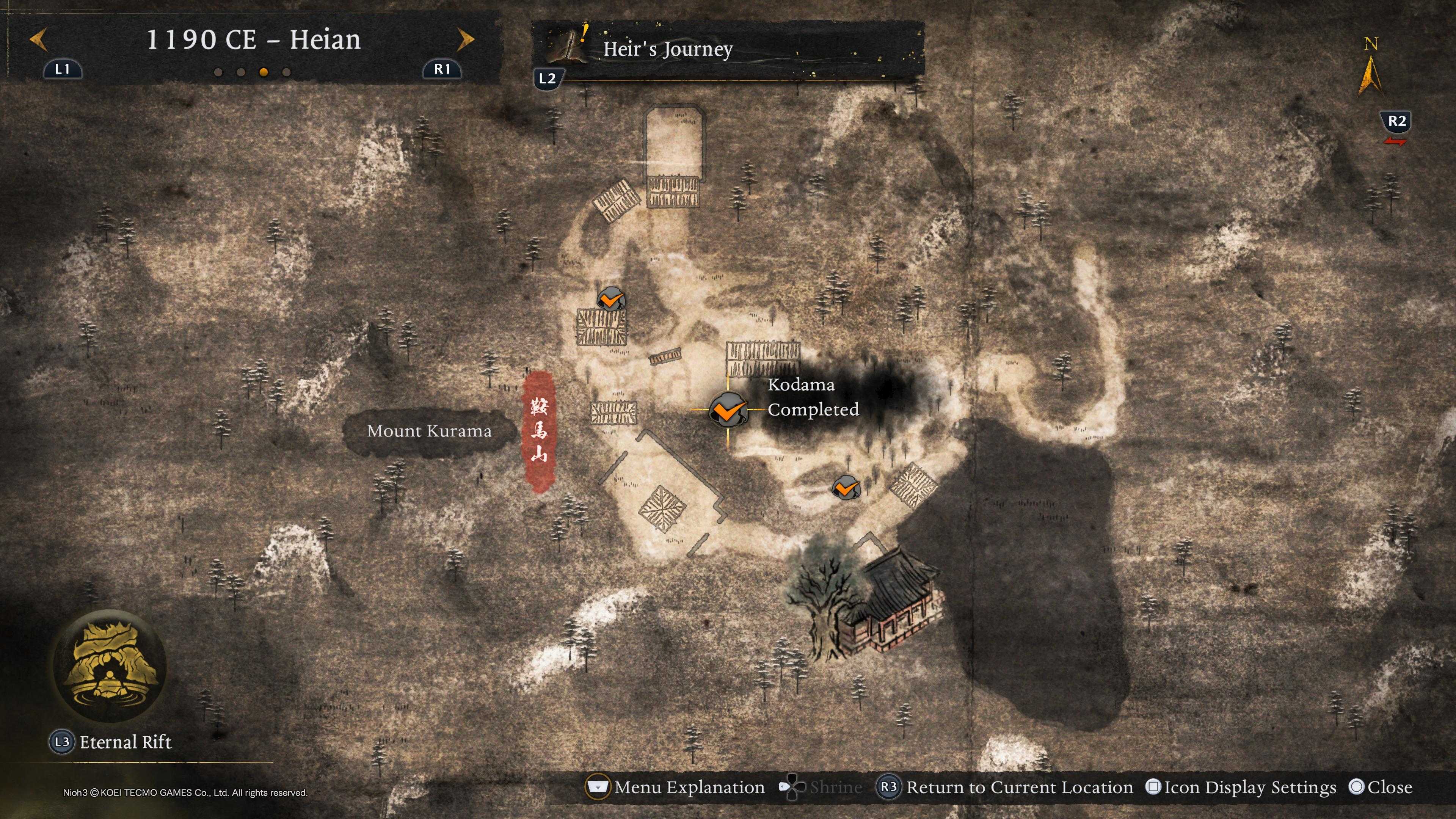Select the third era page dot

[x=264, y=72]
